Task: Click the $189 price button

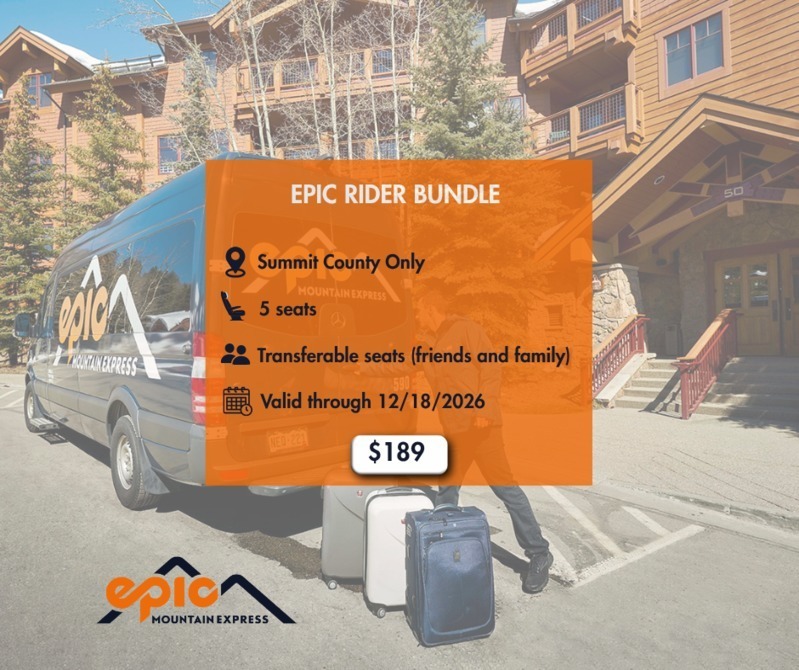Action: 398,453
